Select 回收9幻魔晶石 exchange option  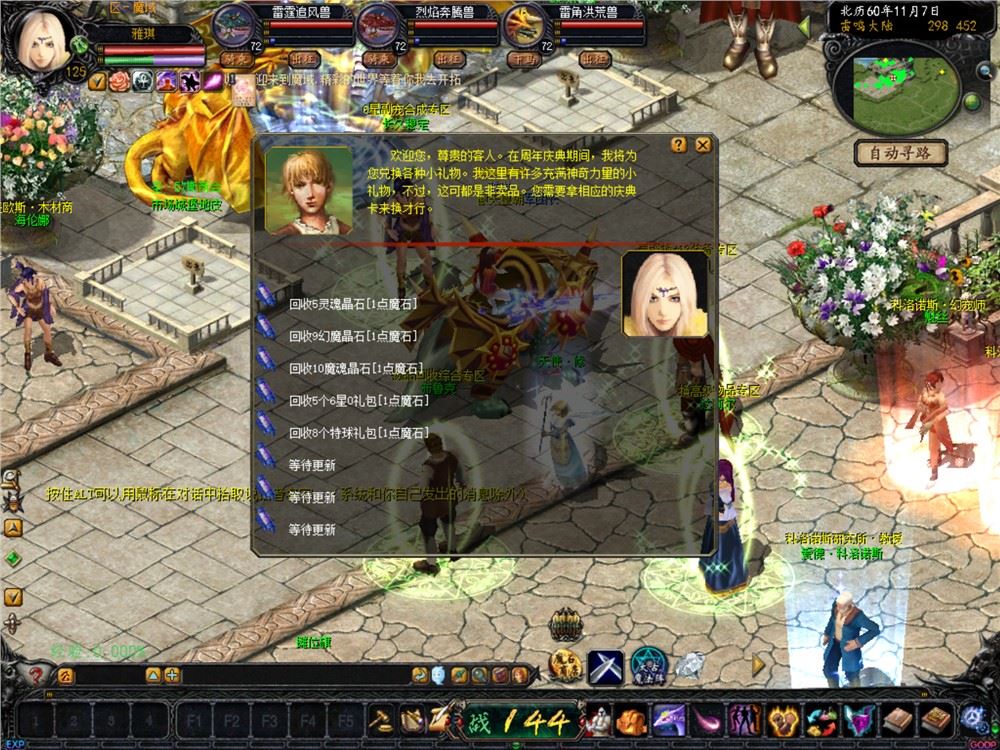(353, 336)
